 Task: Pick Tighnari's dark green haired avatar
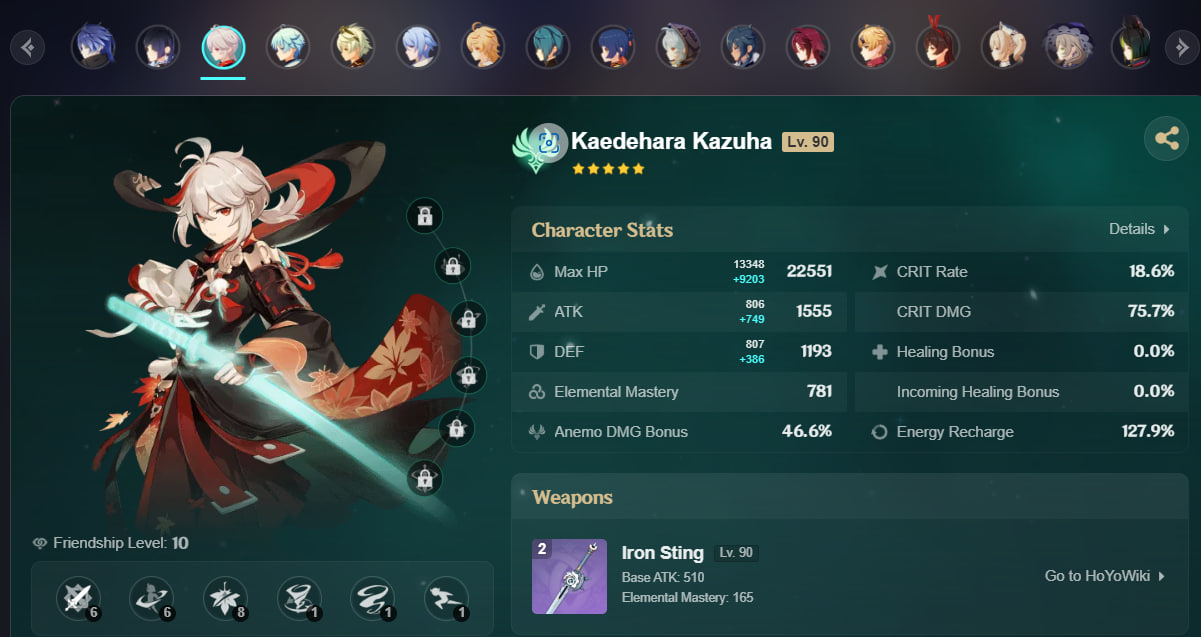(1133, 46)
